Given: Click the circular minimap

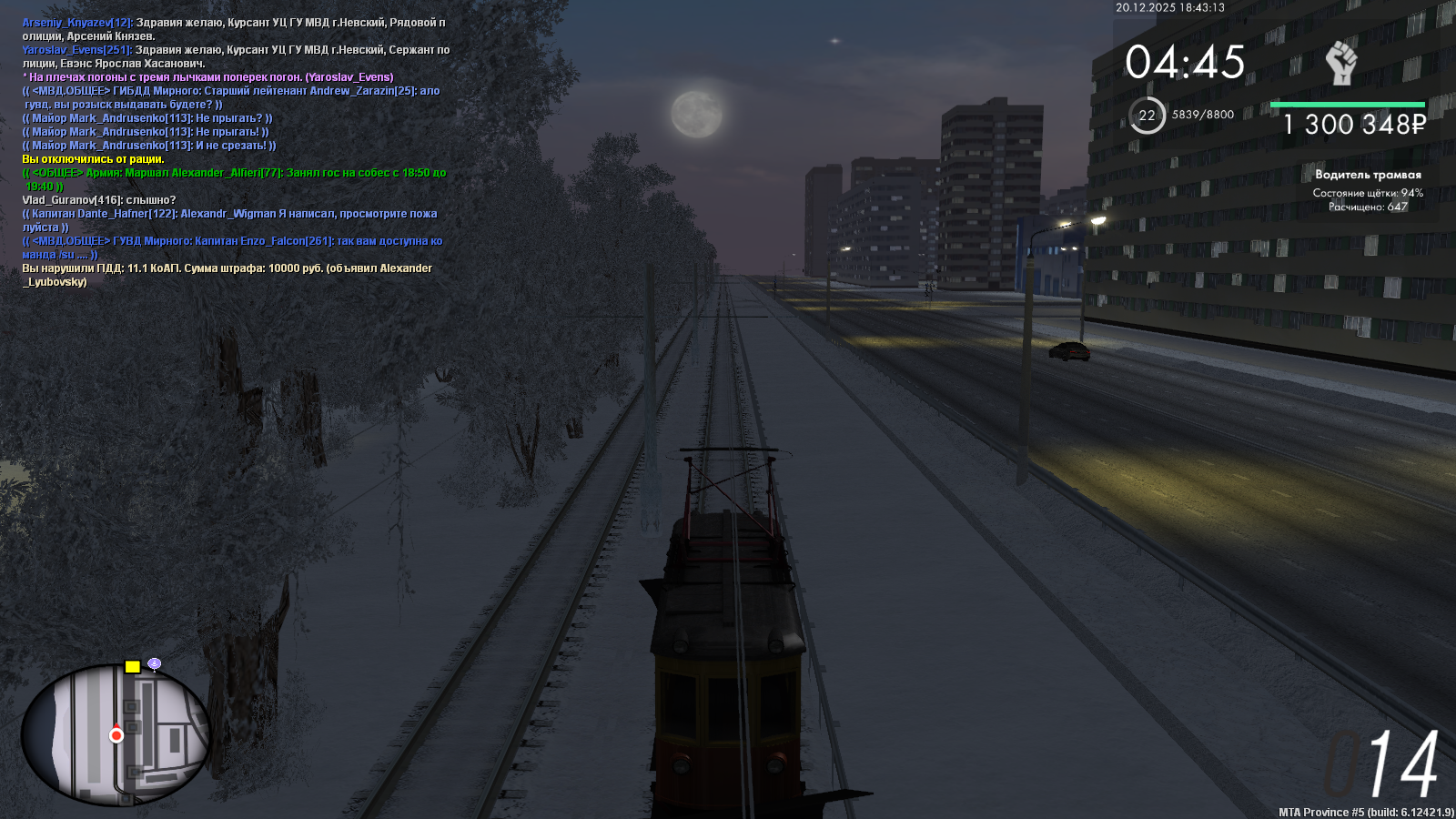Looking at the screenshot, I should tap(116, 734).
